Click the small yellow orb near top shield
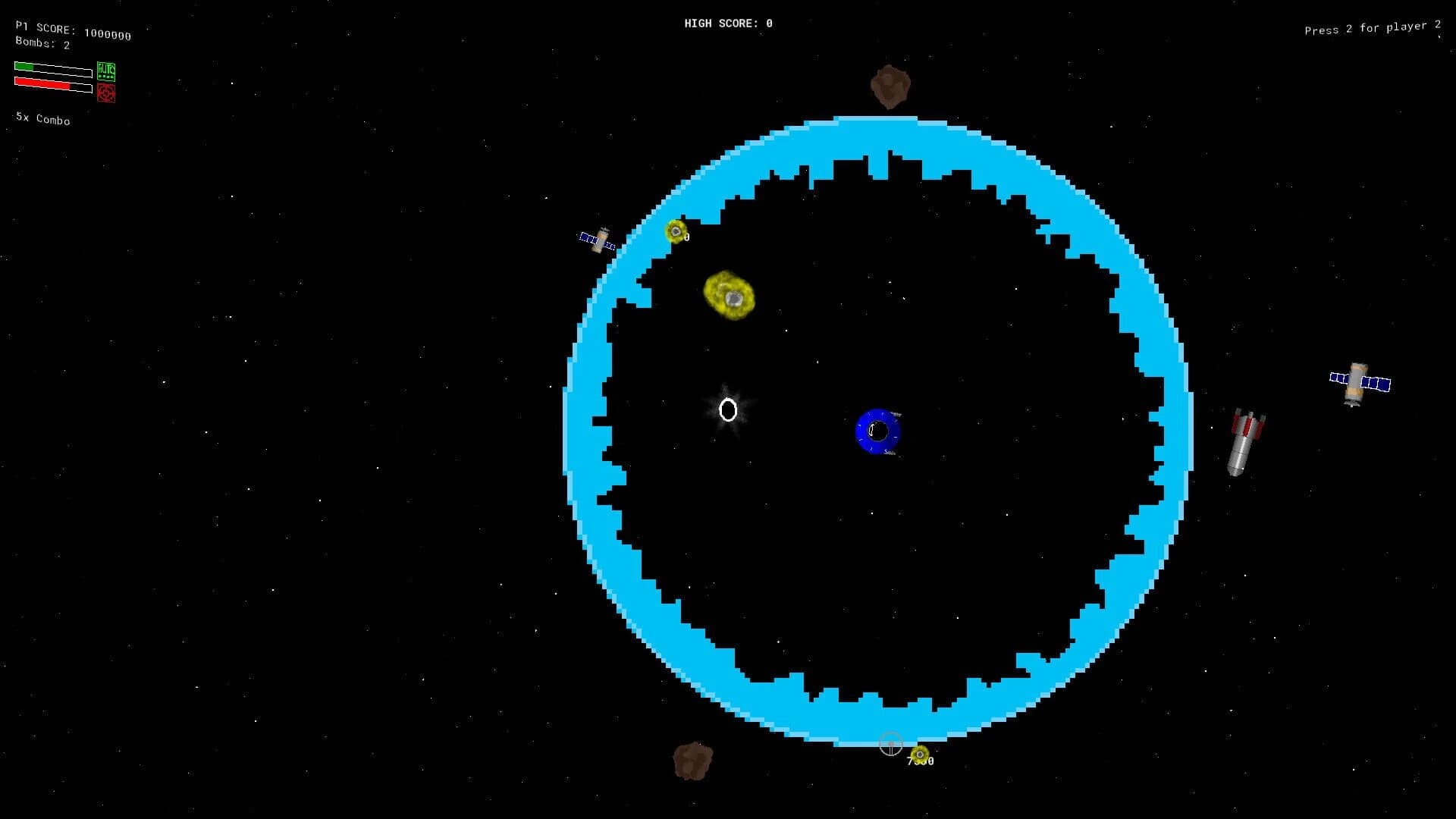Viewport: 1456px width, 819px height. [676, 232]
